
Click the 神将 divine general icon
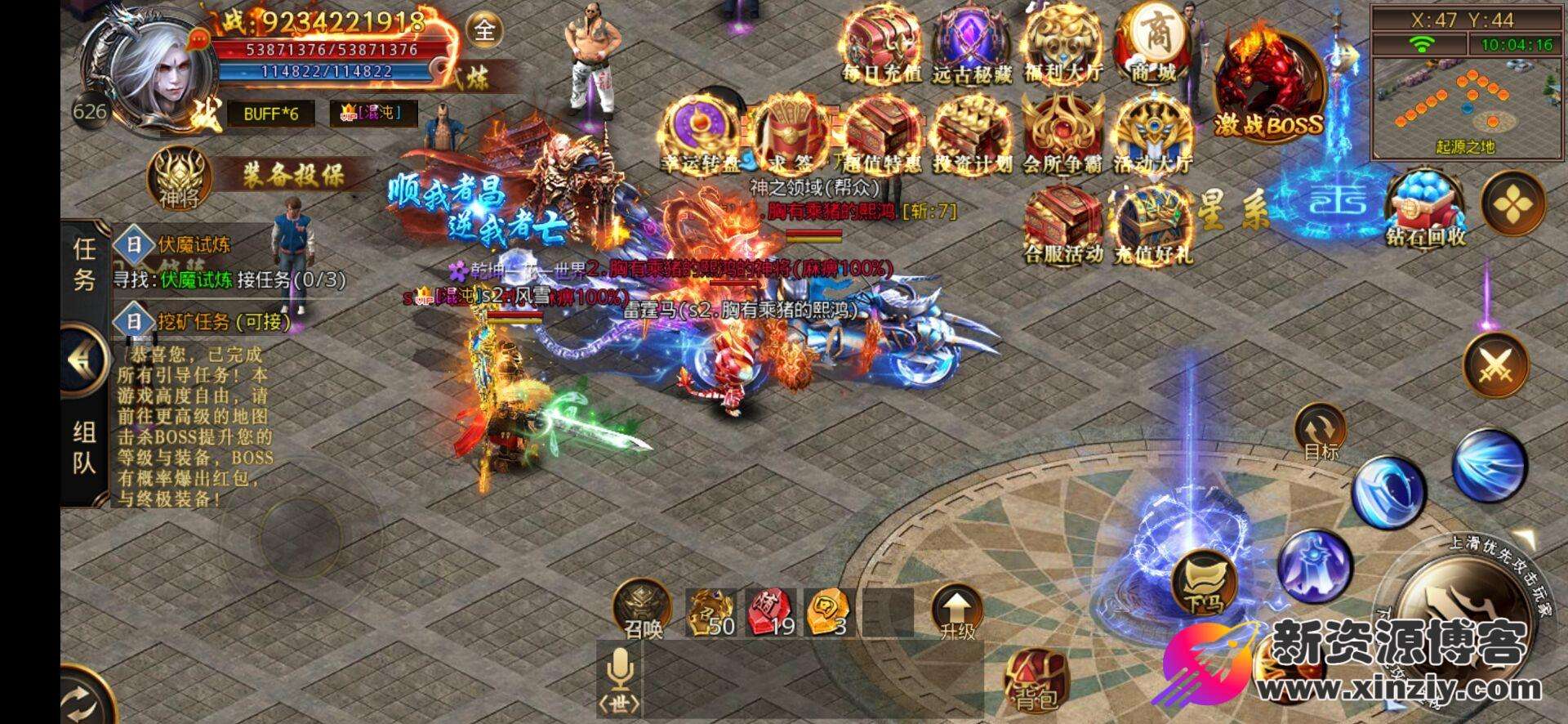(x=179, y=177)
